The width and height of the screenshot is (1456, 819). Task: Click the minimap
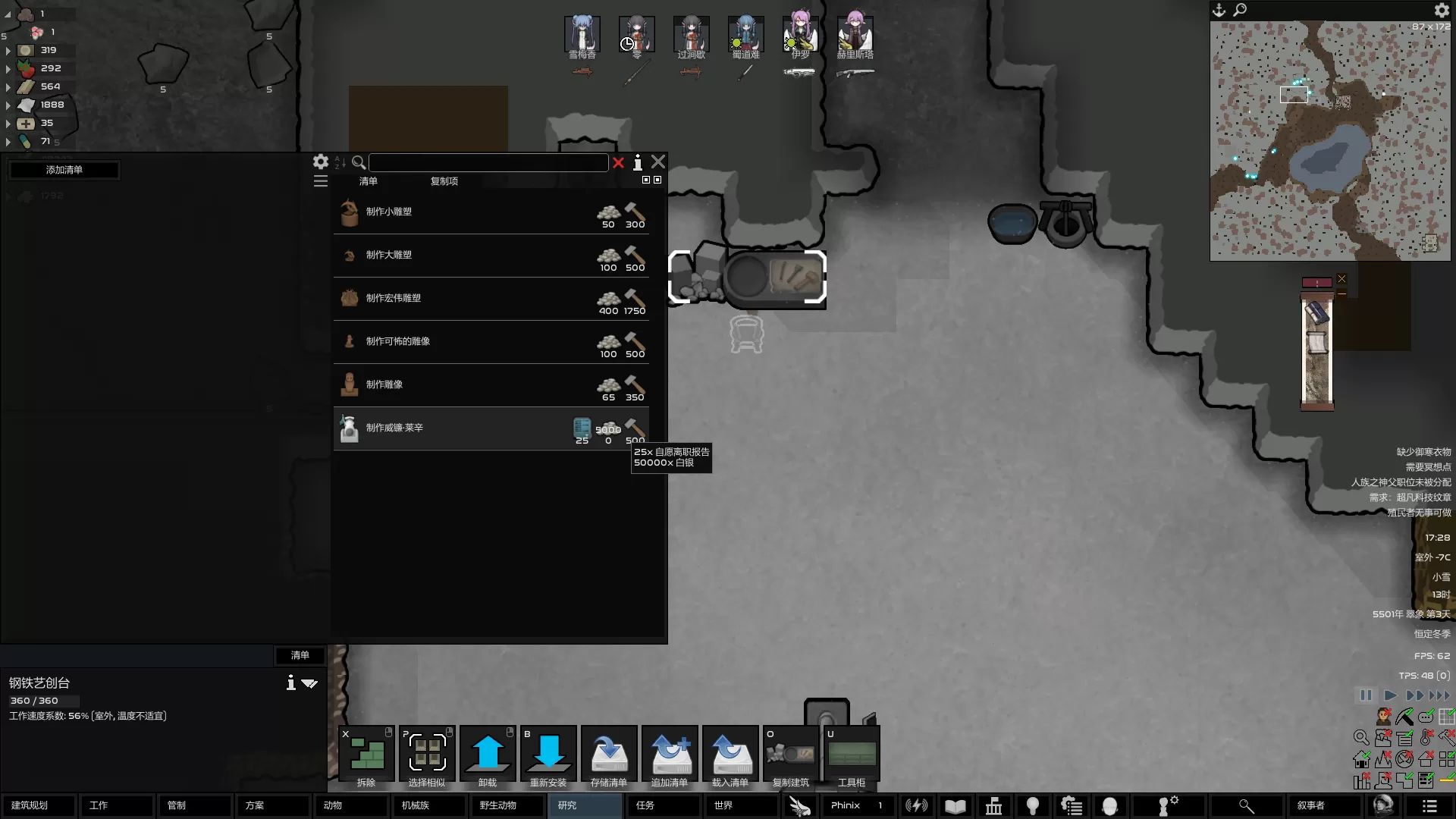(x=1330, y=141)
